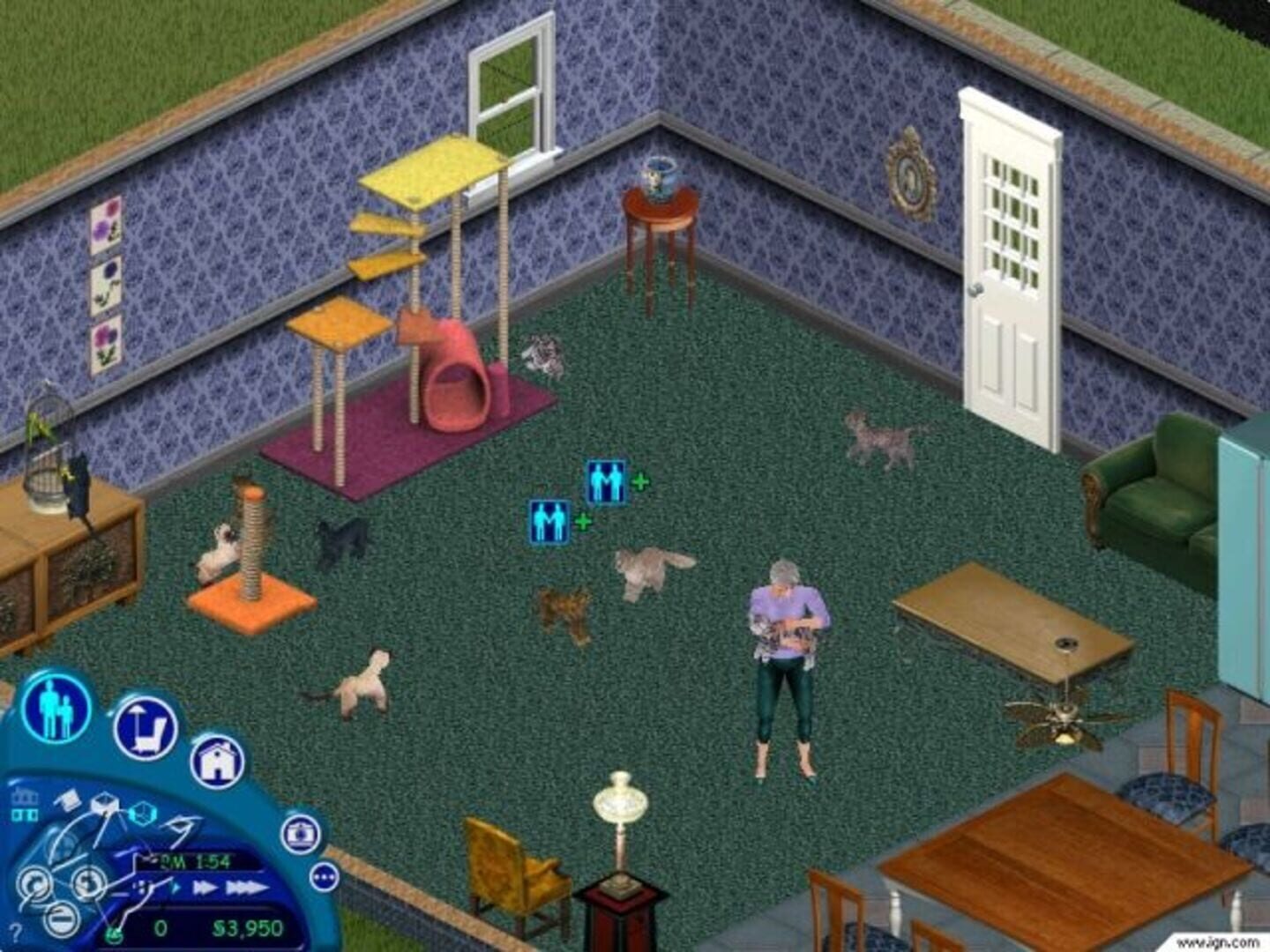This screenshot has height=952, width=1270.
Task: Open the extra options ellipsis button
Action: (x=325, y=875)
